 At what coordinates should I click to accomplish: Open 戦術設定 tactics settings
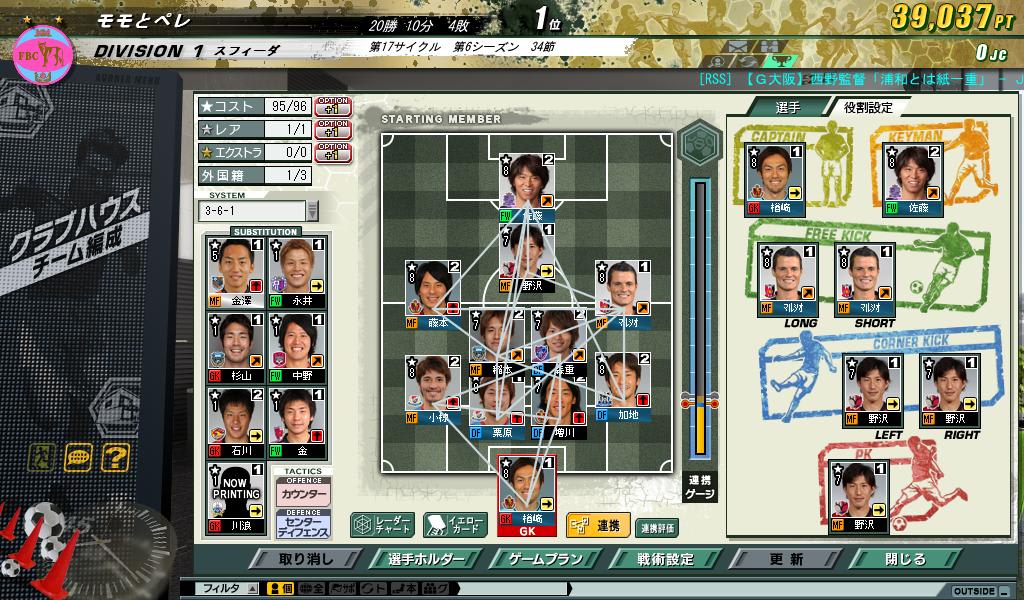click(x=665, y=559)
